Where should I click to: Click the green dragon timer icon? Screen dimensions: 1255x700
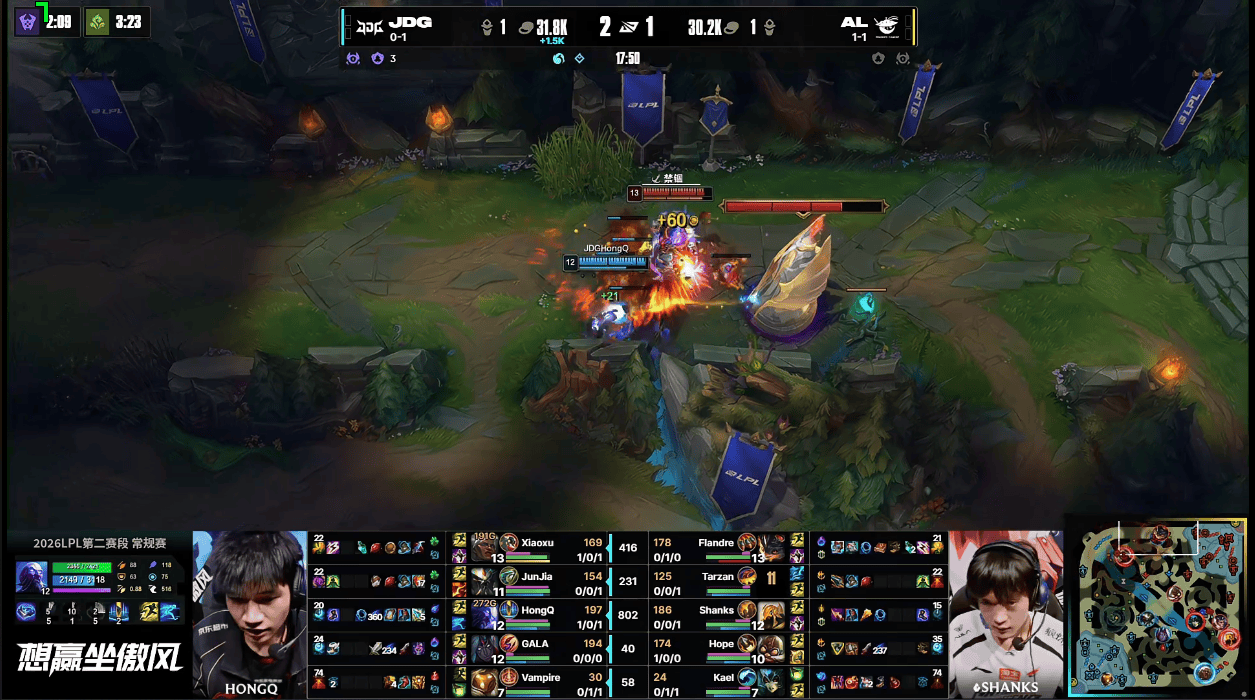98,21
